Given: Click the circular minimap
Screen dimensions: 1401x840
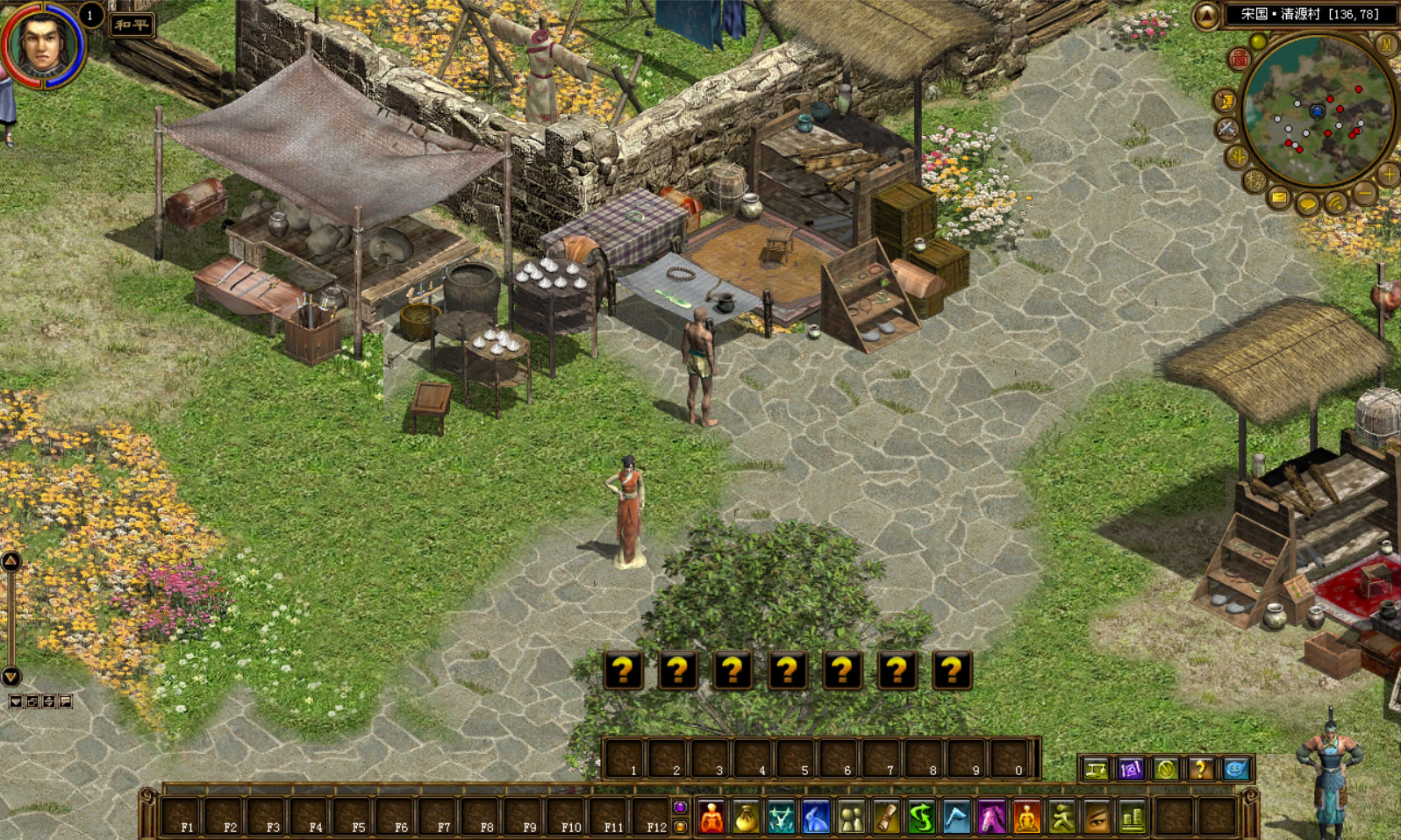Looking at the screenshot, I should [x=1318, y=111].
